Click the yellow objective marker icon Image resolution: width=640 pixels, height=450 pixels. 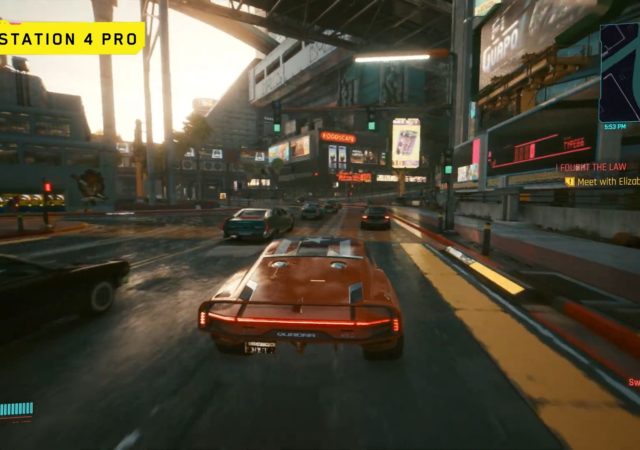click(570, 181)
